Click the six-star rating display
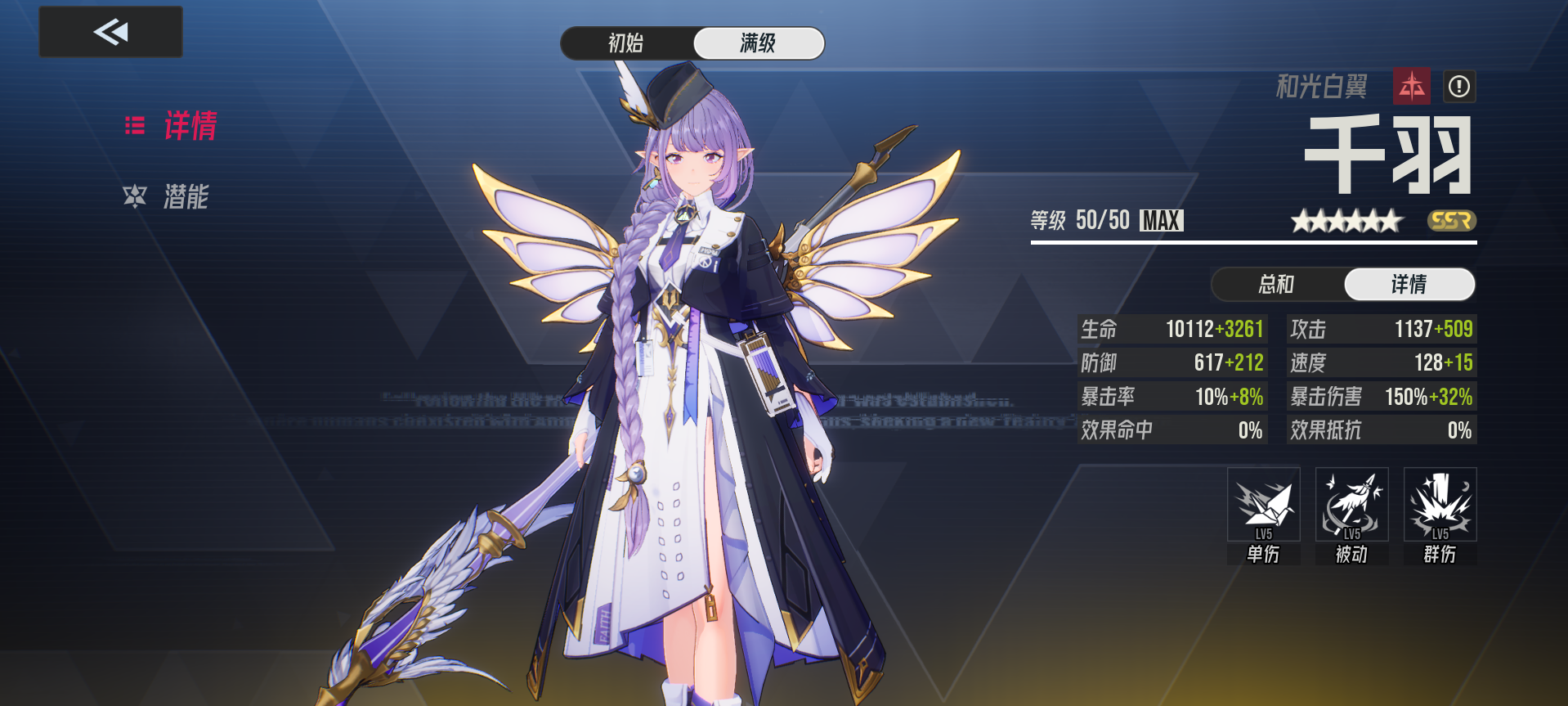This screenshot has height=706, width=1568. pyautogui.click(x=1346, y=220)
